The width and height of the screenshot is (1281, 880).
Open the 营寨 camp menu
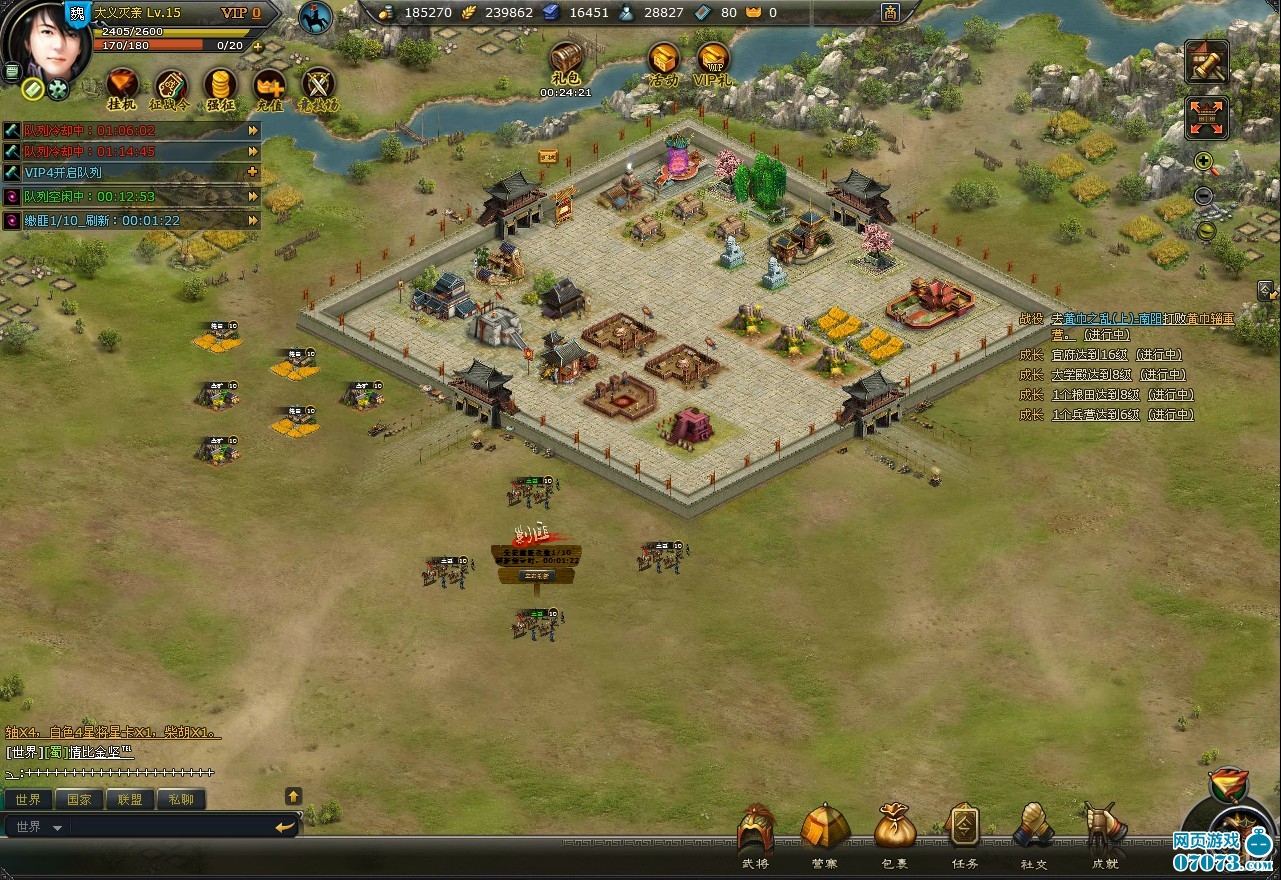coord(825,828)
